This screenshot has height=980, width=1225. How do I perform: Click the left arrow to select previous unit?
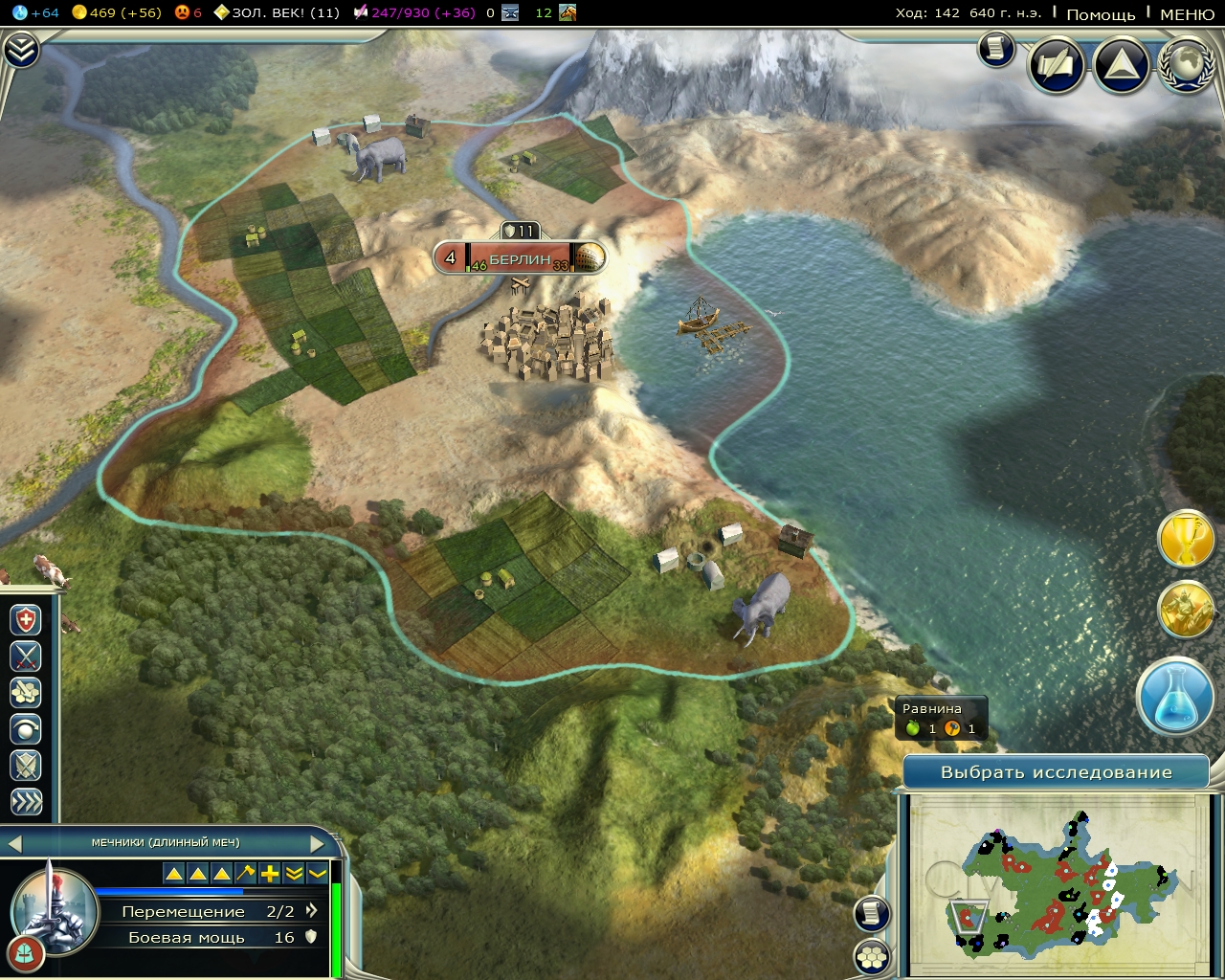[13, 843]
